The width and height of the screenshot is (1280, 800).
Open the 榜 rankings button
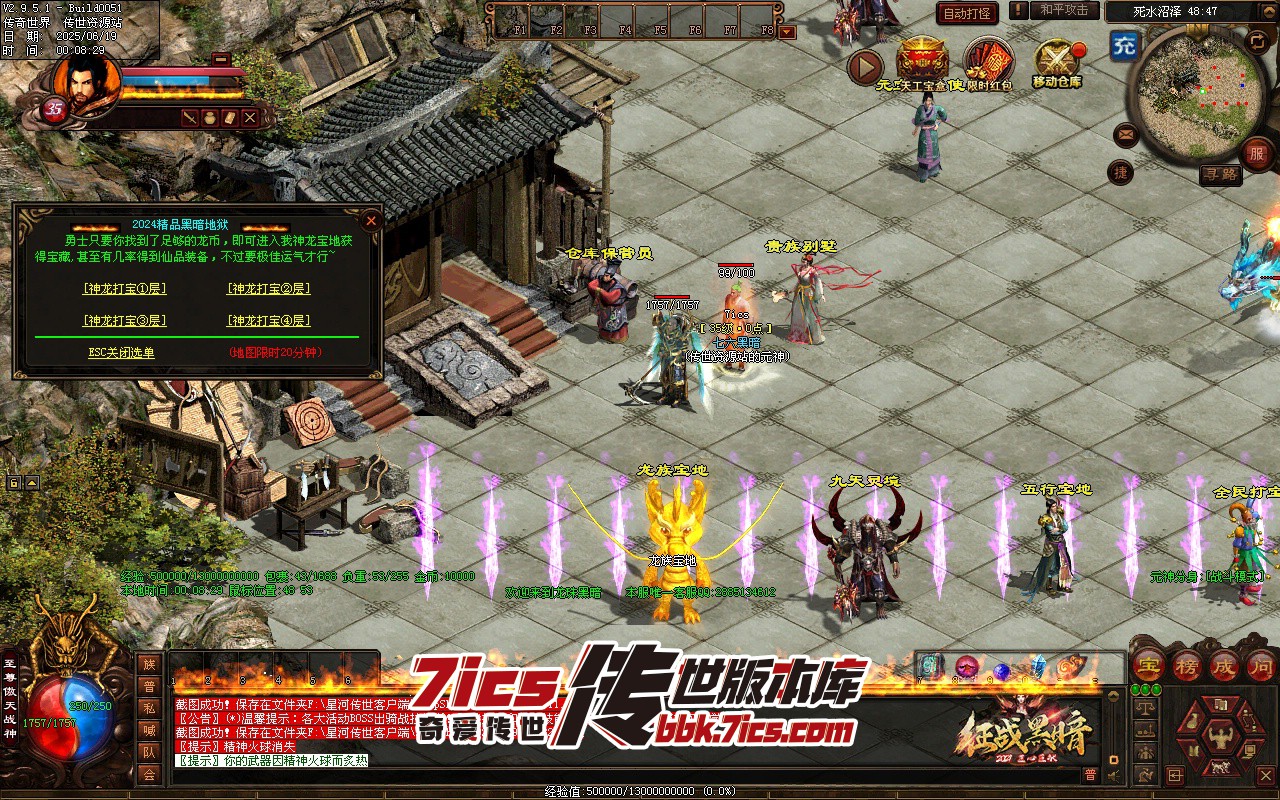pos(1186,666)
